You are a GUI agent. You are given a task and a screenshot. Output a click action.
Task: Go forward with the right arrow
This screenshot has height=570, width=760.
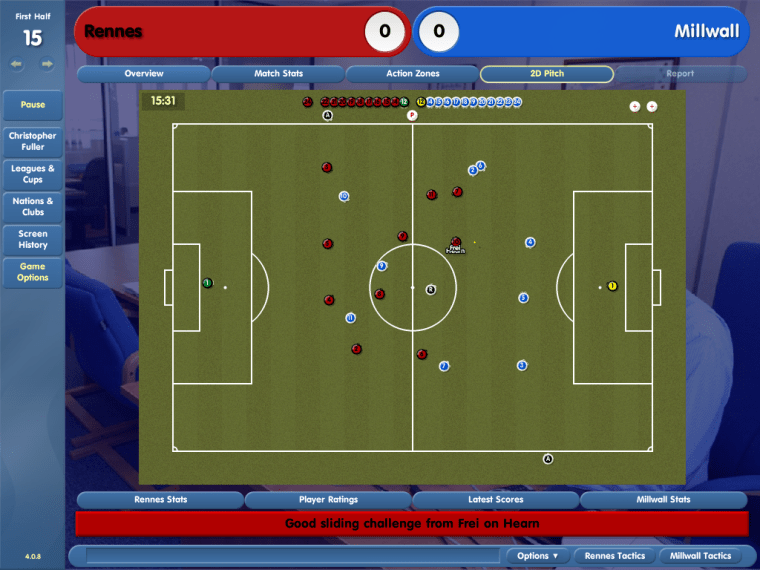point(47,64)
